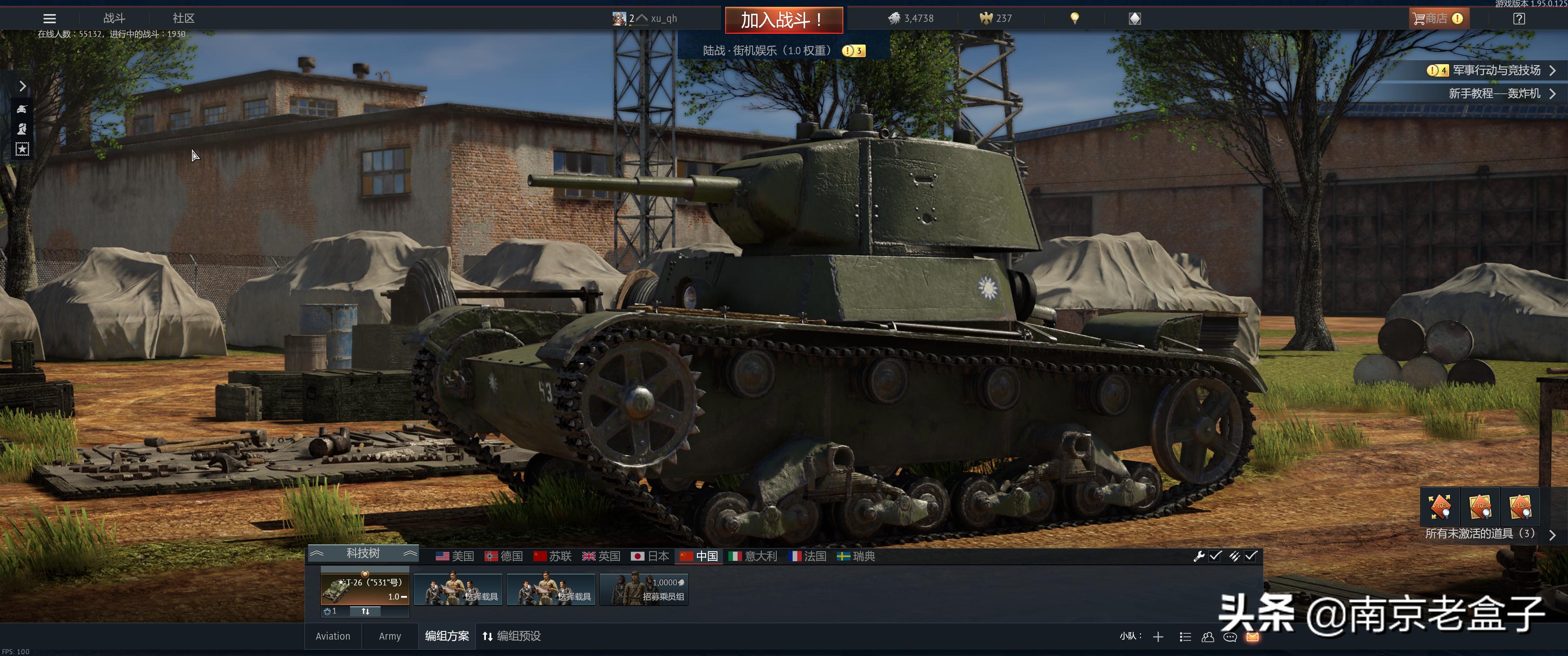Select the 美国 USA nation tab
The width and height of the screenshot is (1568, 656).
[455, 556]
